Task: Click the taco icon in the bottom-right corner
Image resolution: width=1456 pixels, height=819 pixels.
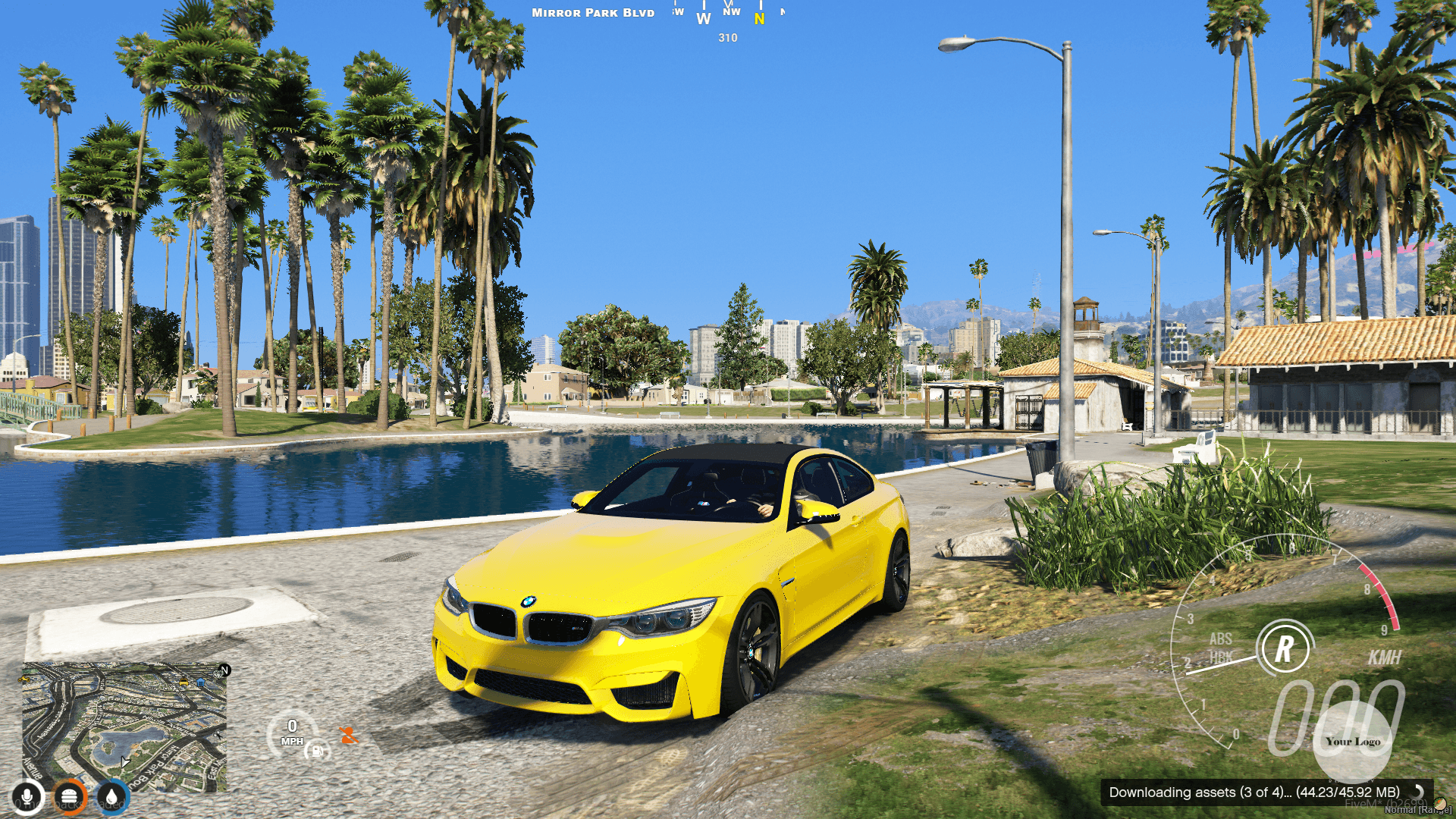Action: [1439, 805]
